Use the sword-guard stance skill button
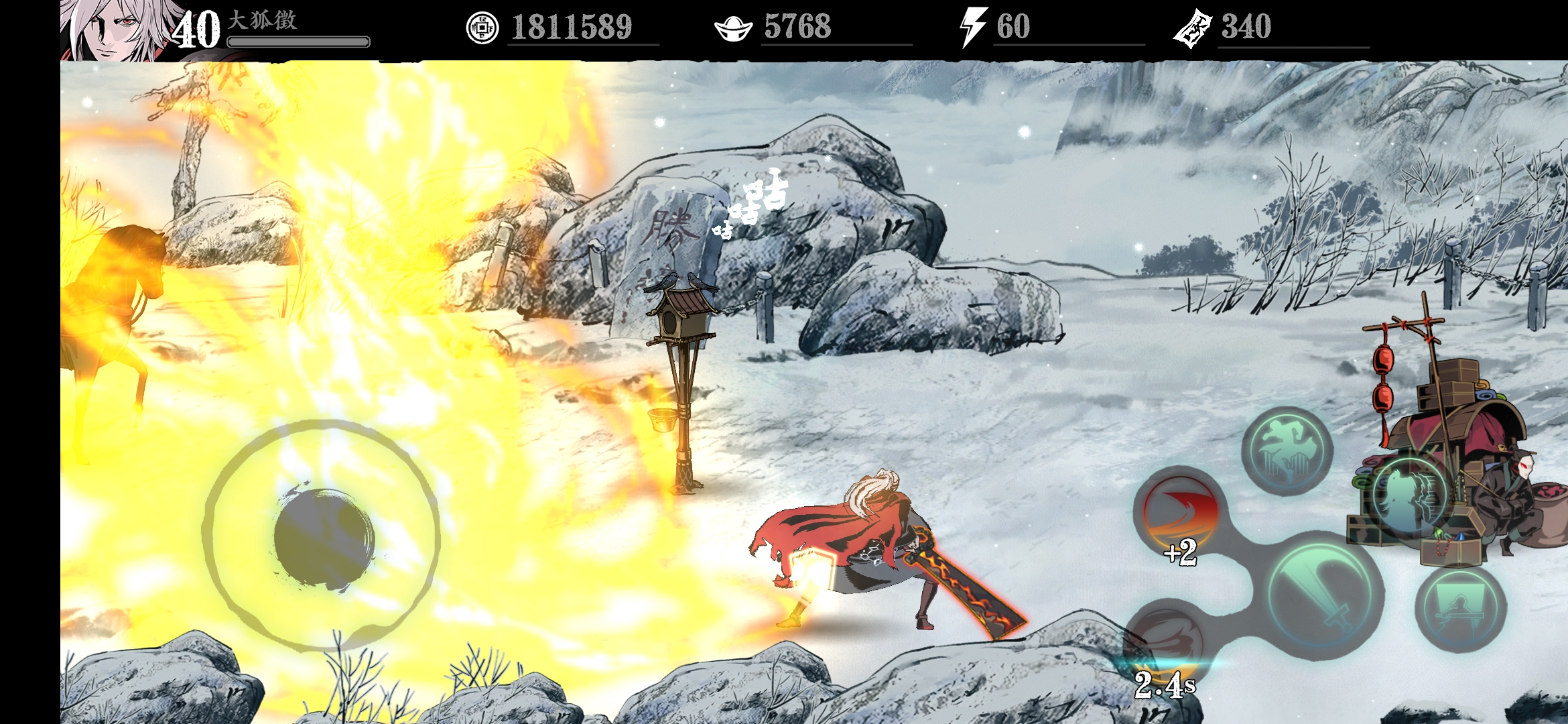Viewport: 1568px width, 724px height. (x=1461, y=609)
